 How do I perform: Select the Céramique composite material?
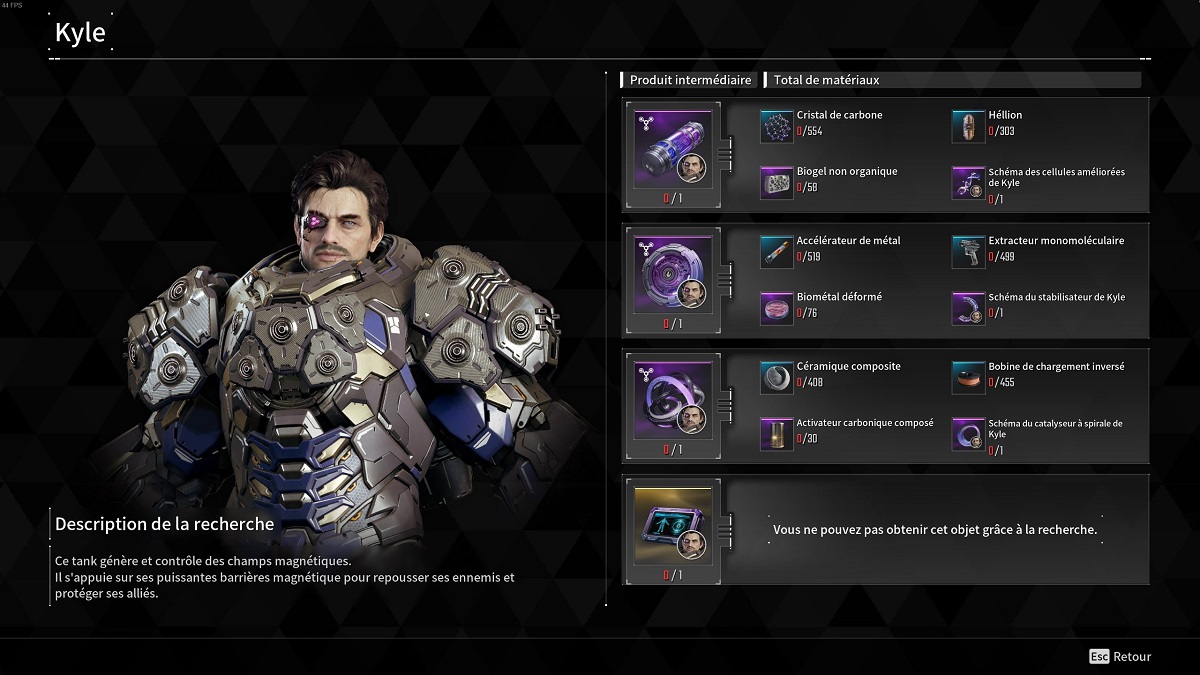tap(776, 377)
